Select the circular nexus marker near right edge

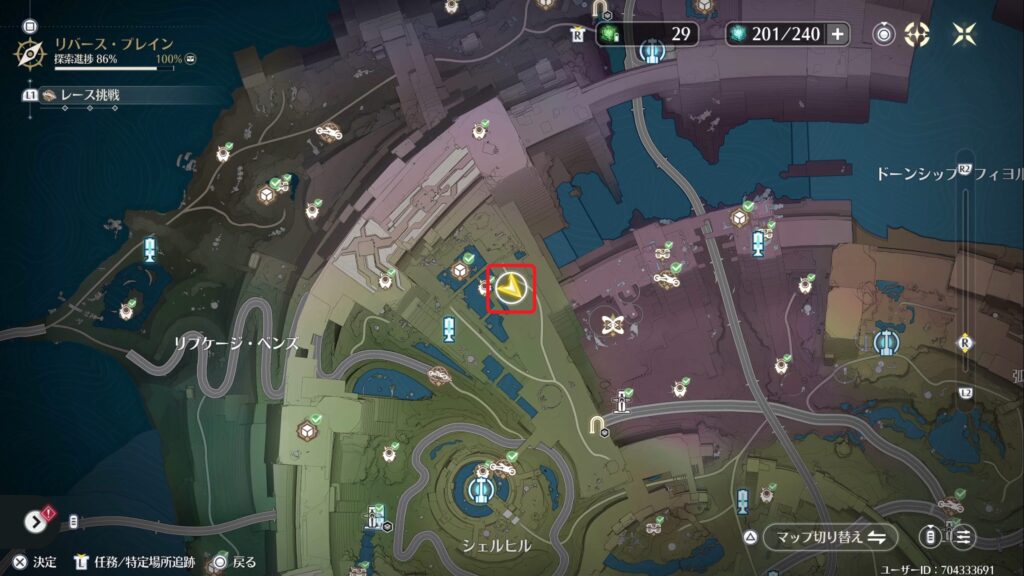pyautogui.click(x=884, y=343)
